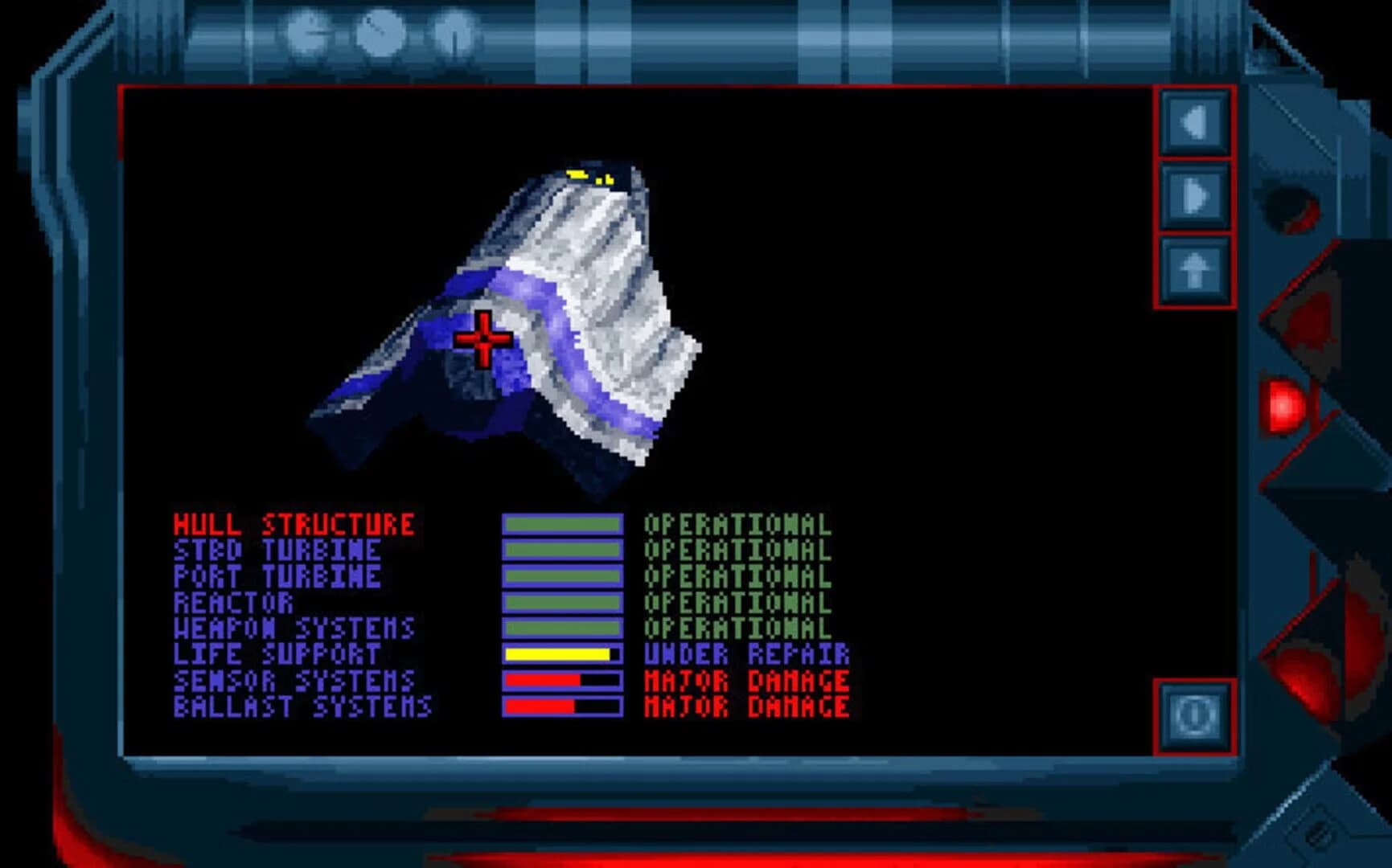Select the REACTOR system entry
This screenshot has width=1392, height=868.
coord(233,603)
